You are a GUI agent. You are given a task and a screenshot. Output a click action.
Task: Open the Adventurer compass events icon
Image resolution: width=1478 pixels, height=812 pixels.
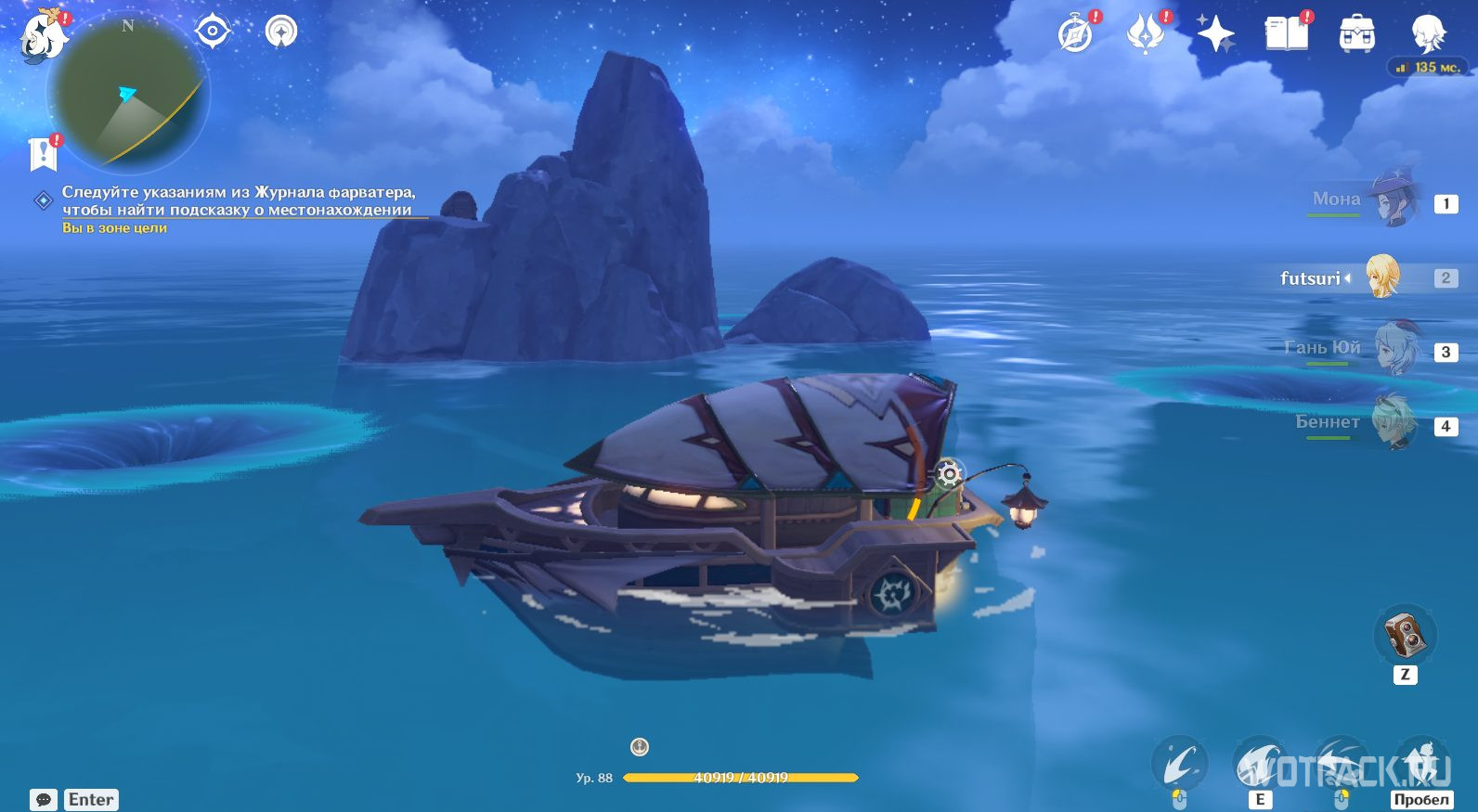point(1076,35)
